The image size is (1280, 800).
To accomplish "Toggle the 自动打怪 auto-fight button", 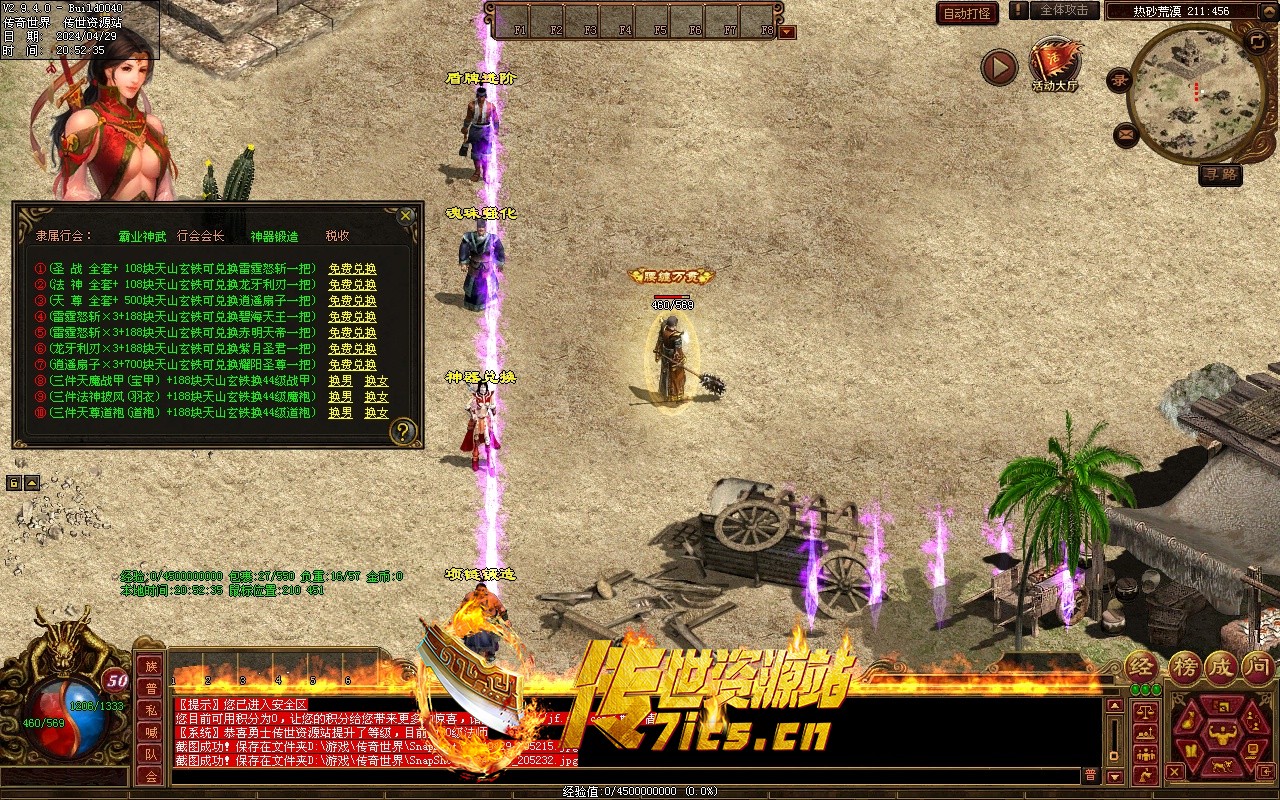I will click(x=967, y=13).
